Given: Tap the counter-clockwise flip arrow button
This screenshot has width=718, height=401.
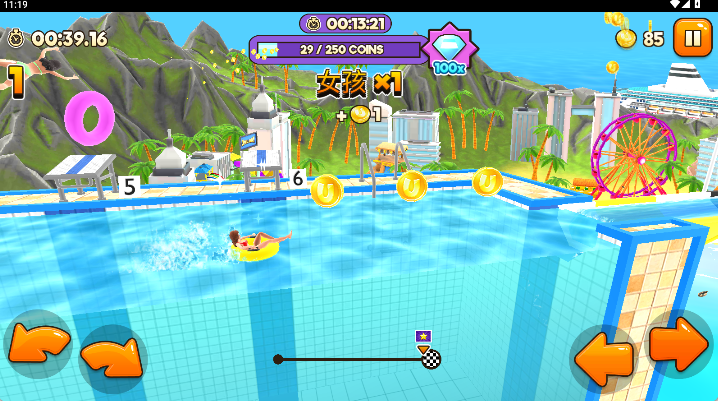Looking at the screenshot, I should 38,344.
